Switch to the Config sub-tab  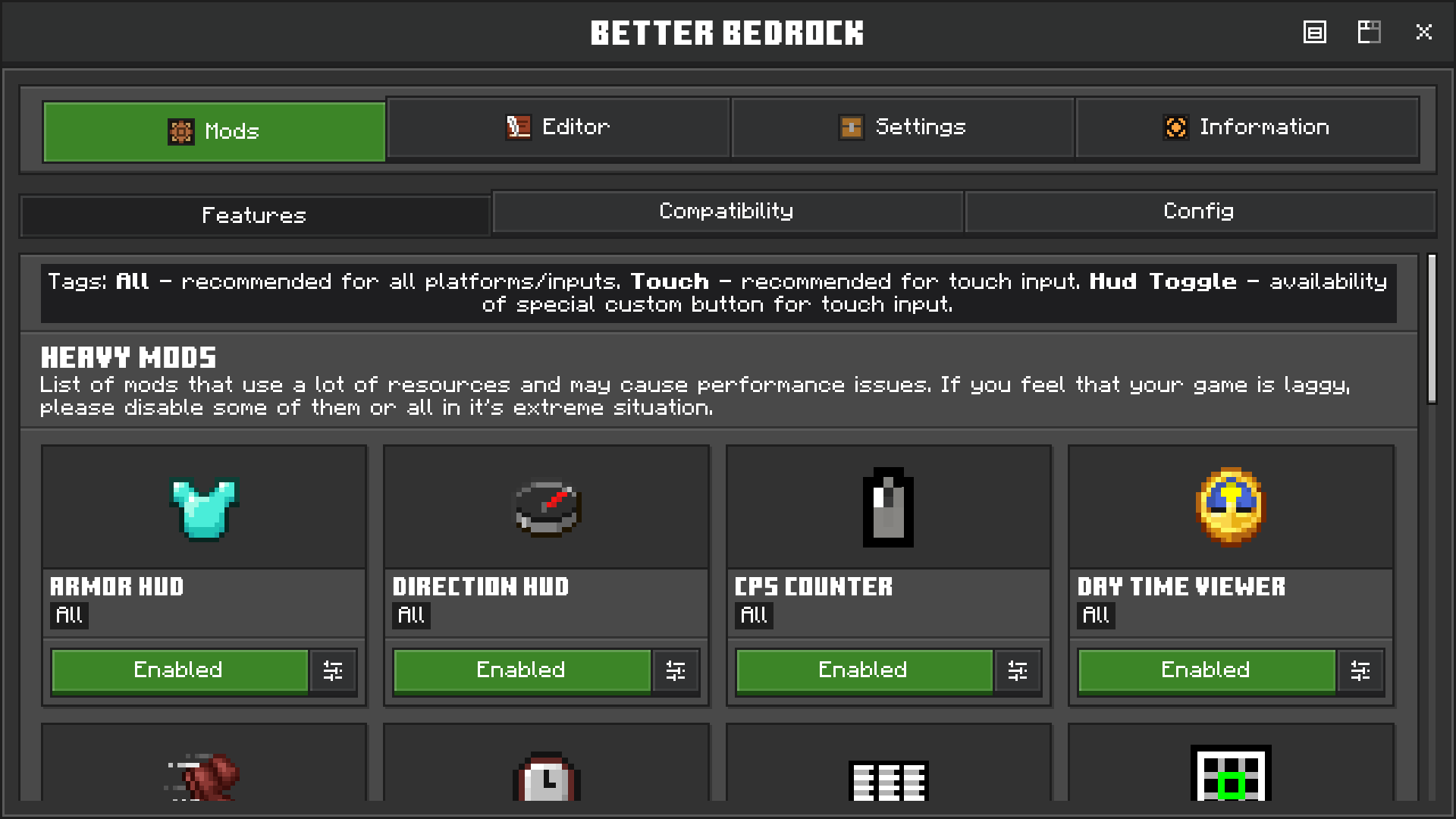[x=1199, y=211]
